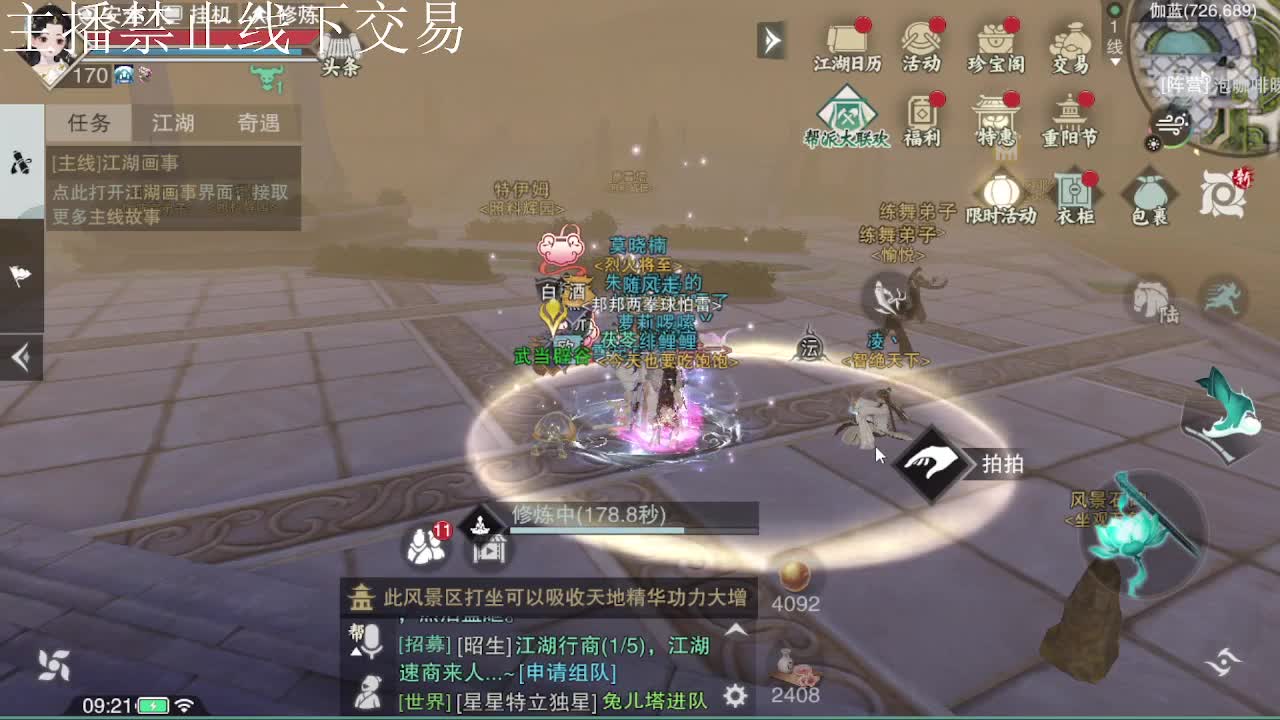Open the 珍宝阁 treasure pavilion
Viewport: 1280px width, 720px height.
tap(994, 40)
